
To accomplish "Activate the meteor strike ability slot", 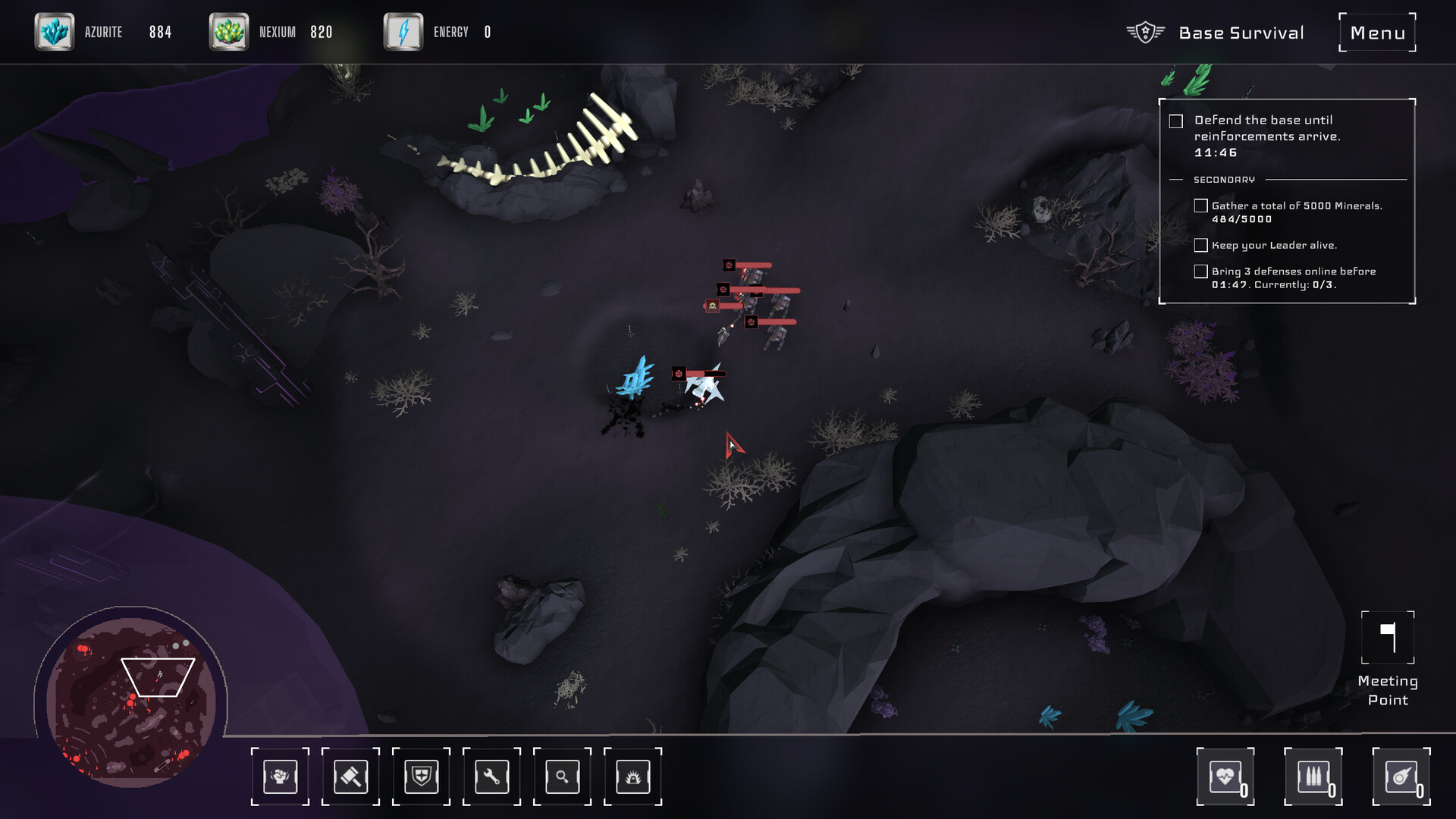I will point(1401,777).
